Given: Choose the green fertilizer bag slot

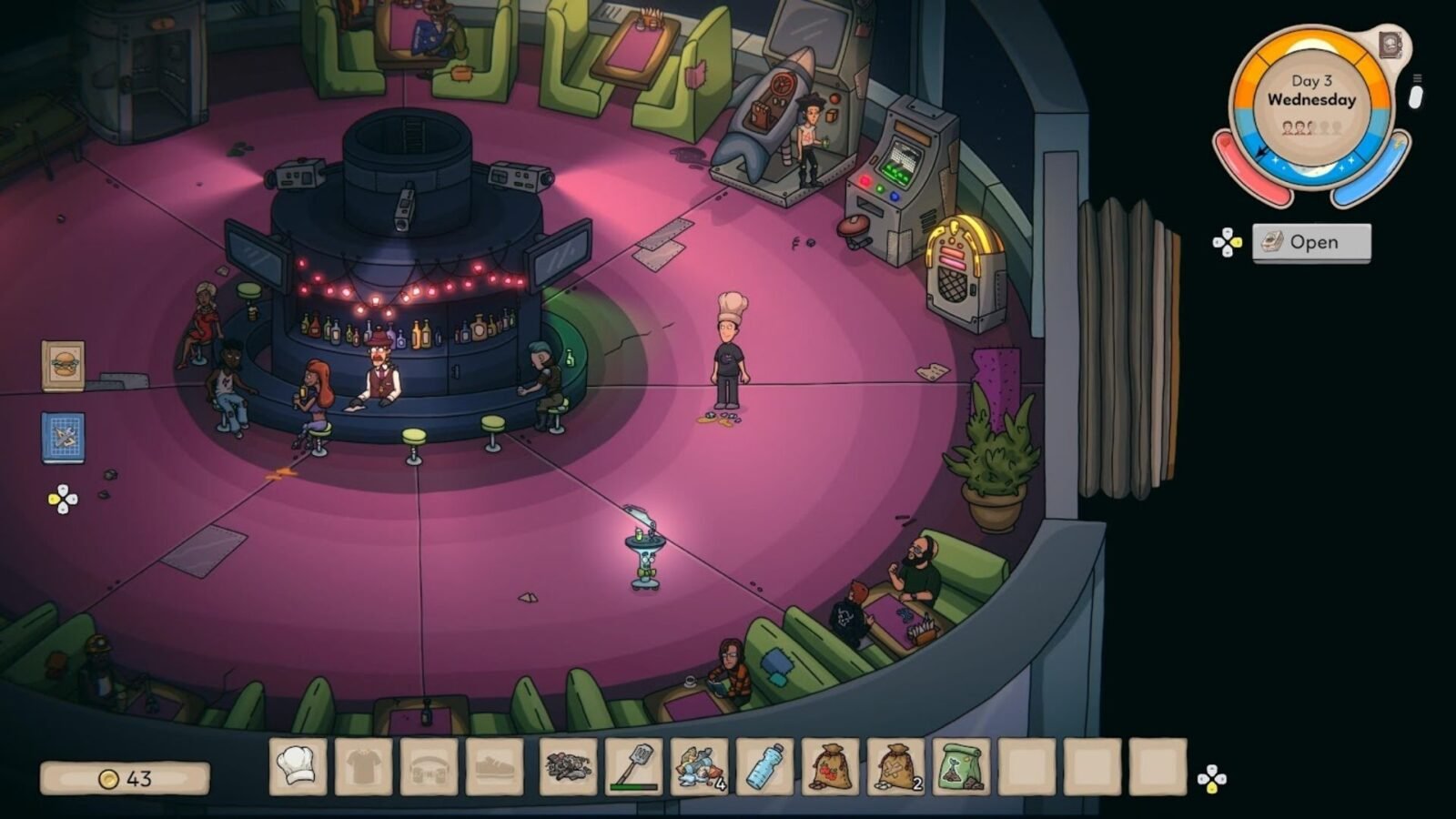Looking at the screenshot, I should [962, 766].
